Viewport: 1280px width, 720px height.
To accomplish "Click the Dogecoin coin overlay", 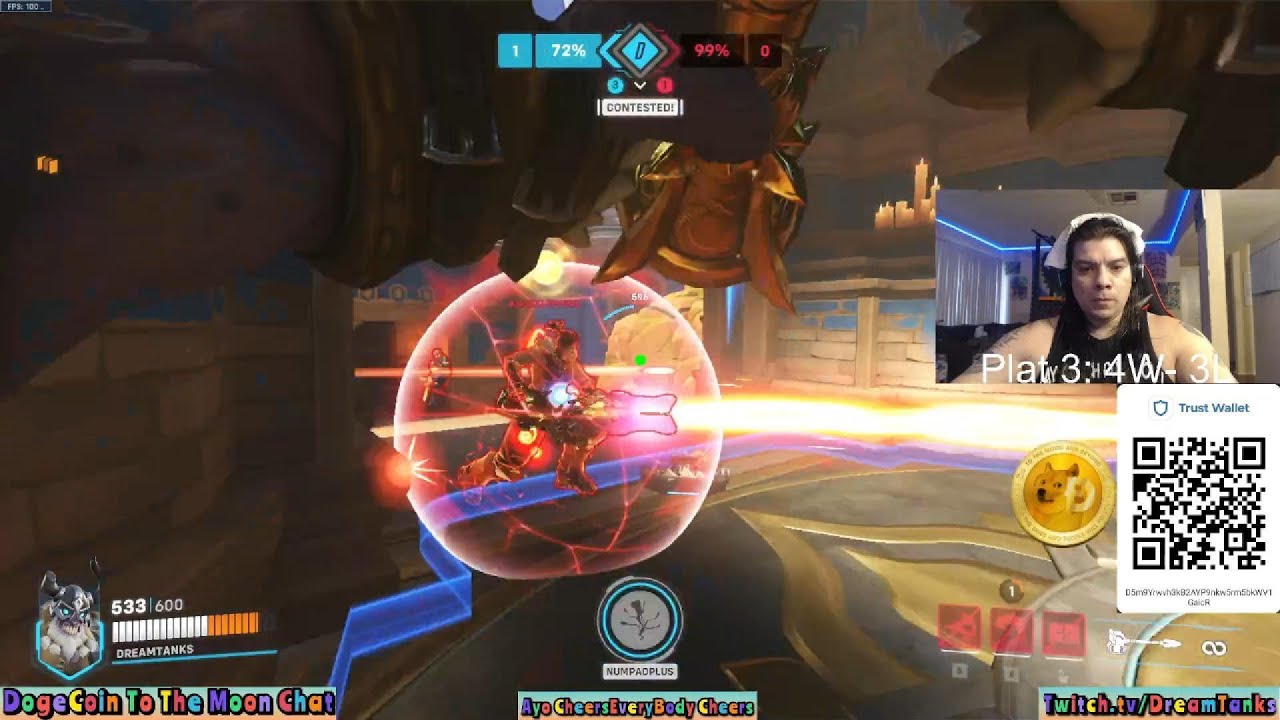I will click(x=1062, y=492).
